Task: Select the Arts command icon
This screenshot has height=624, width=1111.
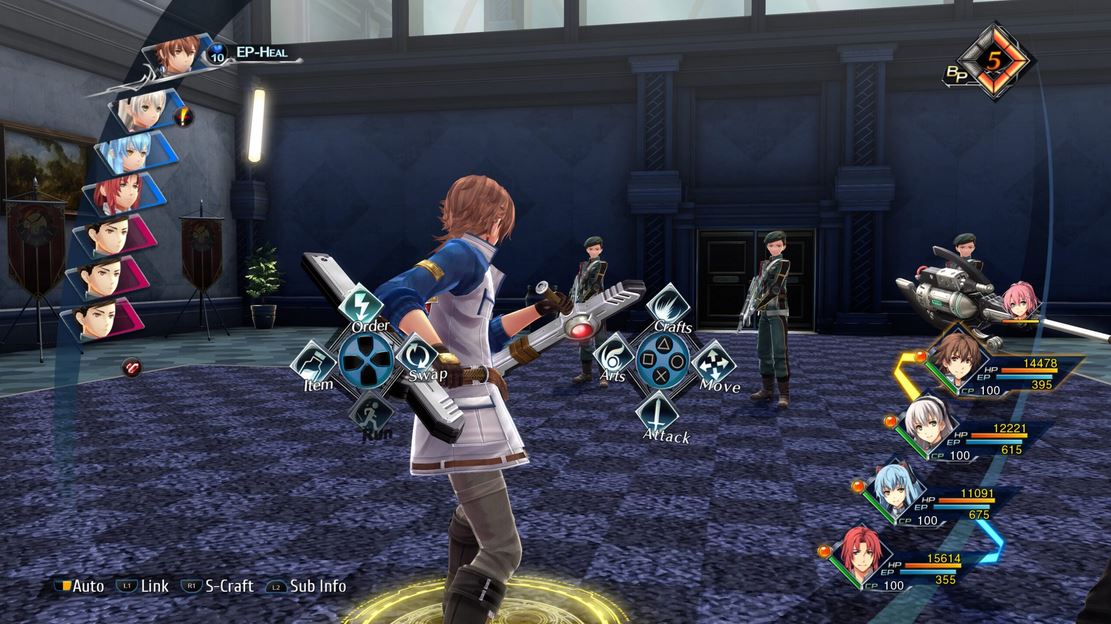Action: [613, 356]
